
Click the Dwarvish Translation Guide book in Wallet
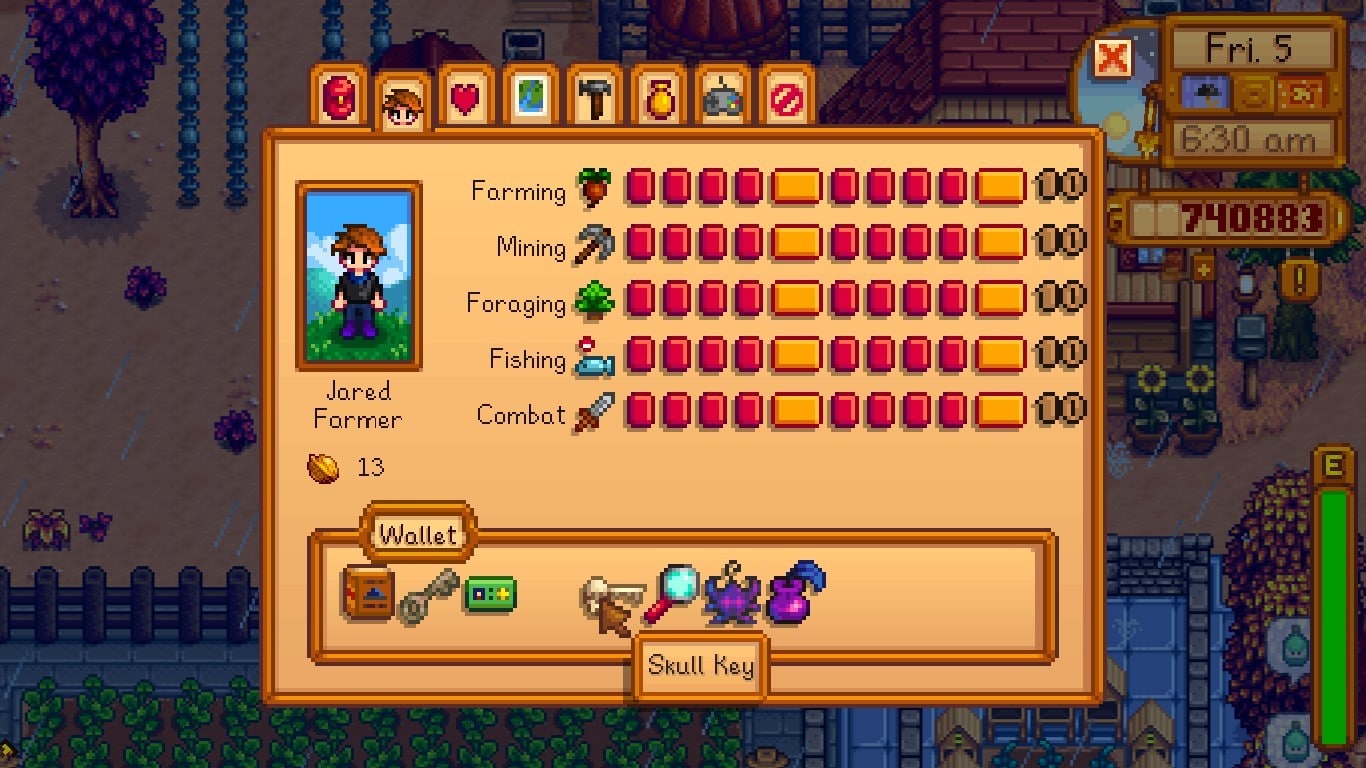pyautogui.click(x=367, y=593)
